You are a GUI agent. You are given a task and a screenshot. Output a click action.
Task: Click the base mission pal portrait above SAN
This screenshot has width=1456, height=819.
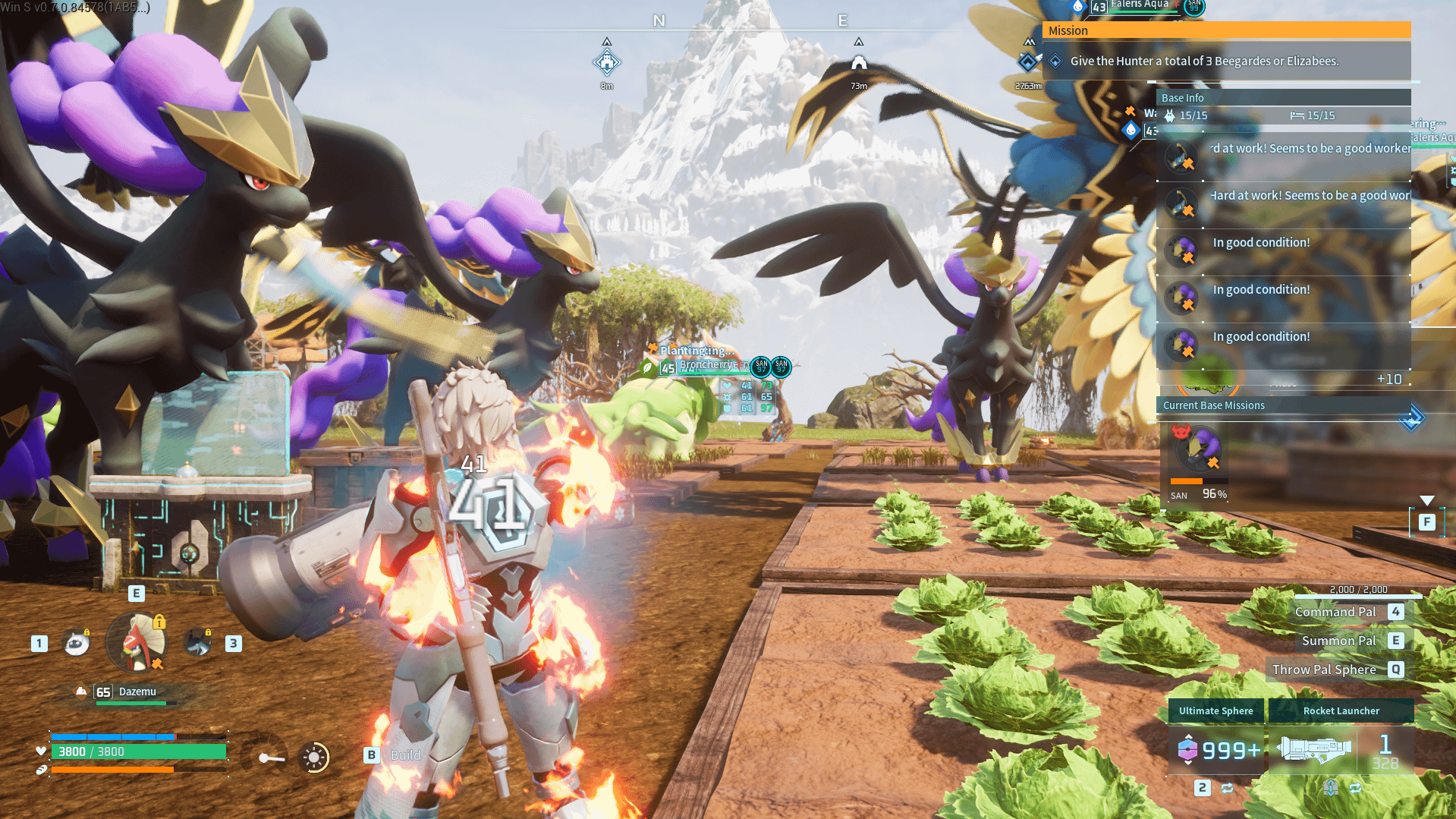pyautogui.click(x=1197, y=448)
